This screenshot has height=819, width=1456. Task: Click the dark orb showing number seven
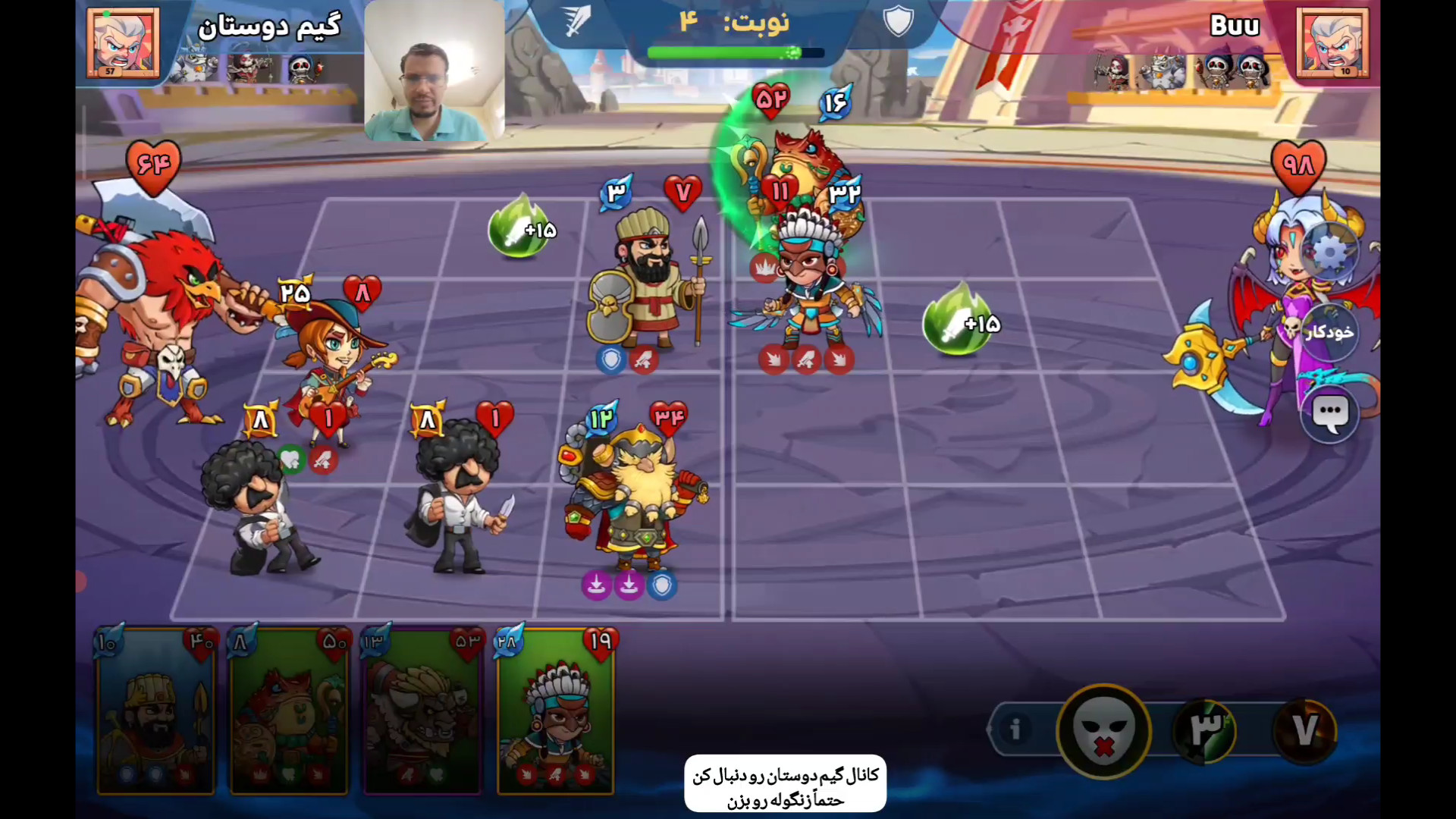[1304, 731]
